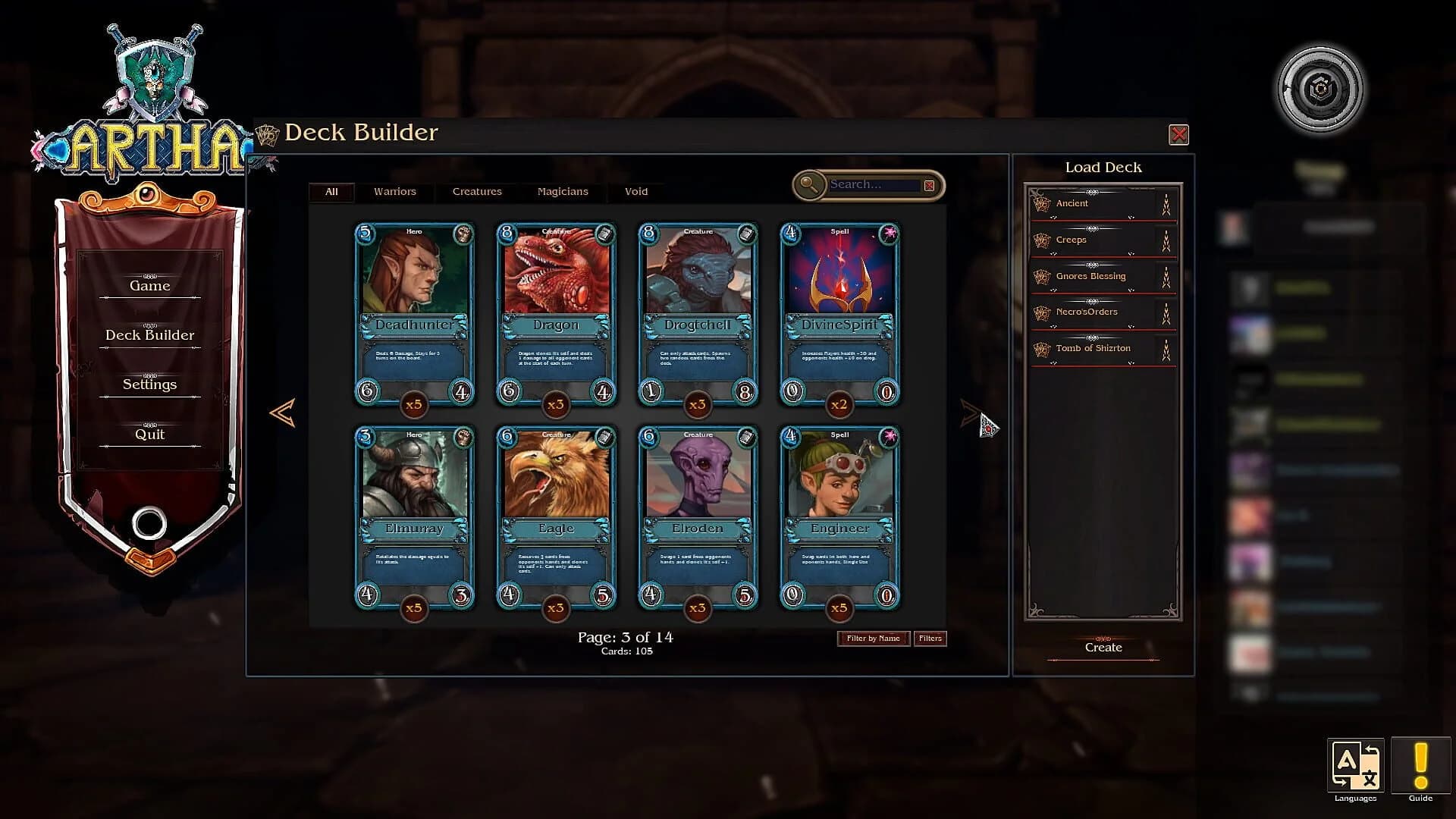
Task: Select the All filter tab
Action: coord(331,191)
